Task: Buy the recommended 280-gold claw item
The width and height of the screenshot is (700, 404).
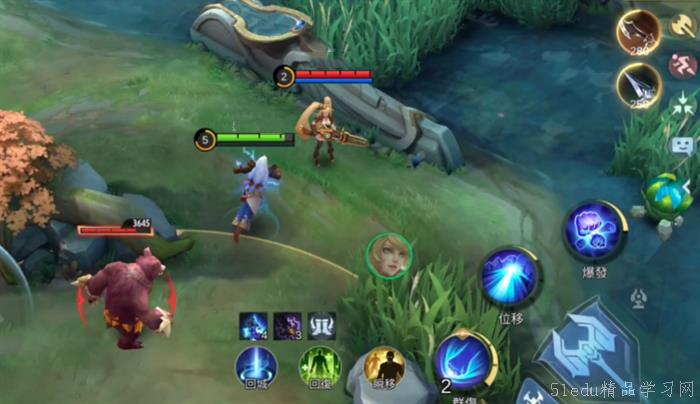Action: [637, 32]
